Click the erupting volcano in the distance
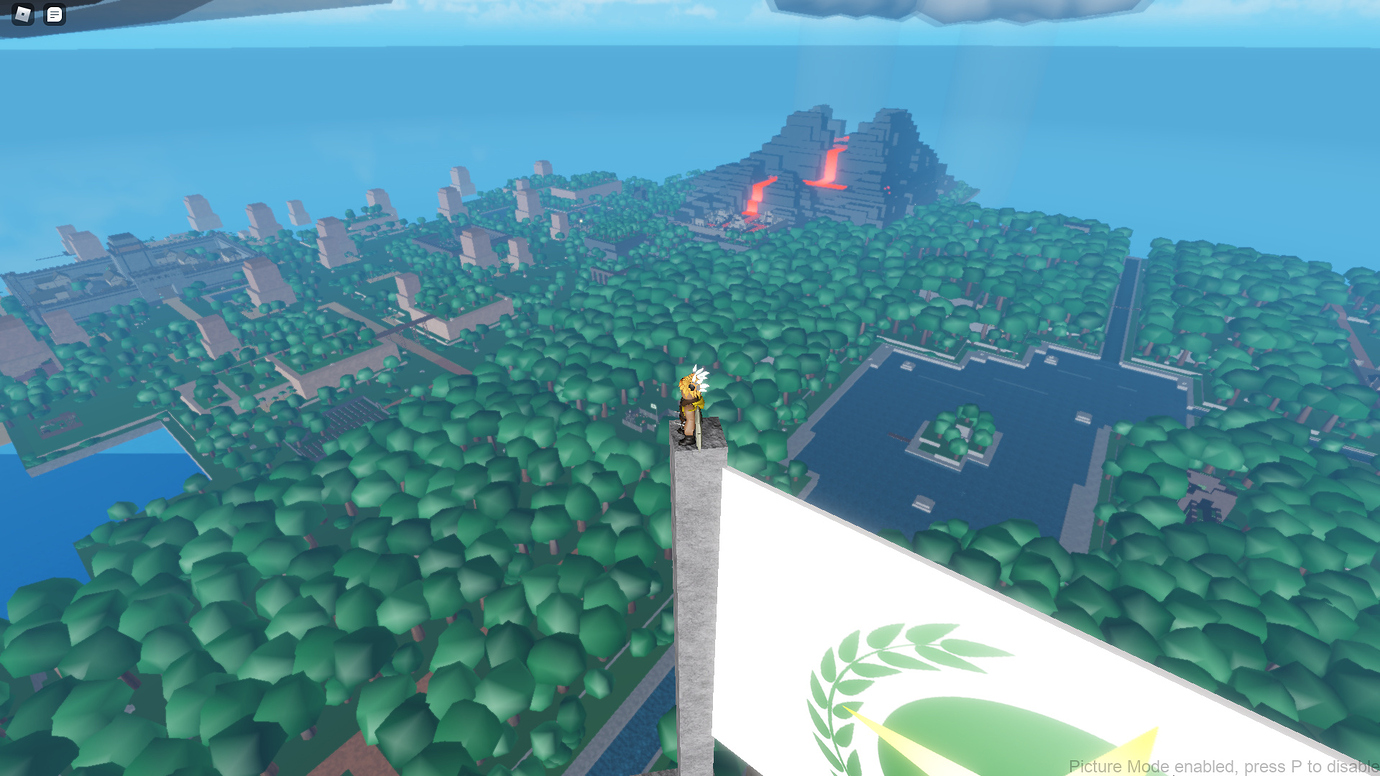Image resolution: width=1380 pixels, height=776 pixels. [830, 160]
